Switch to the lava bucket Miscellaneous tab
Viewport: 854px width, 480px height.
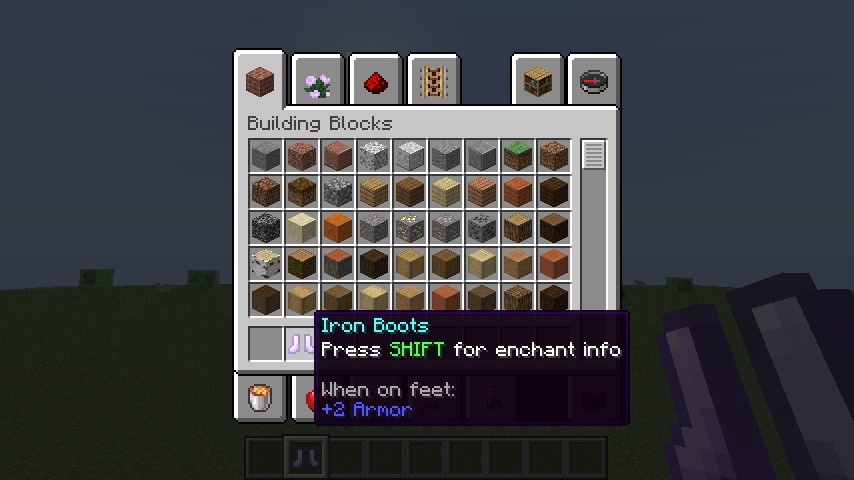[x=261, y=399]
